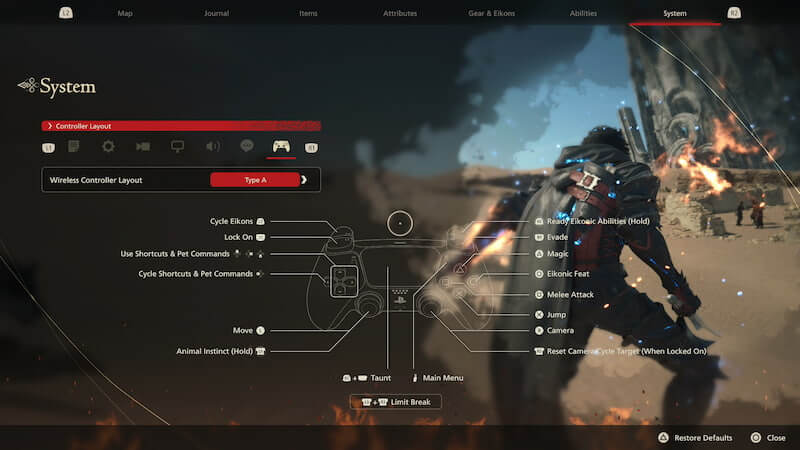Select the Wireless Controller Layout Type A option
This screenshot has width=800, height=450.
(x=255, y=180)
